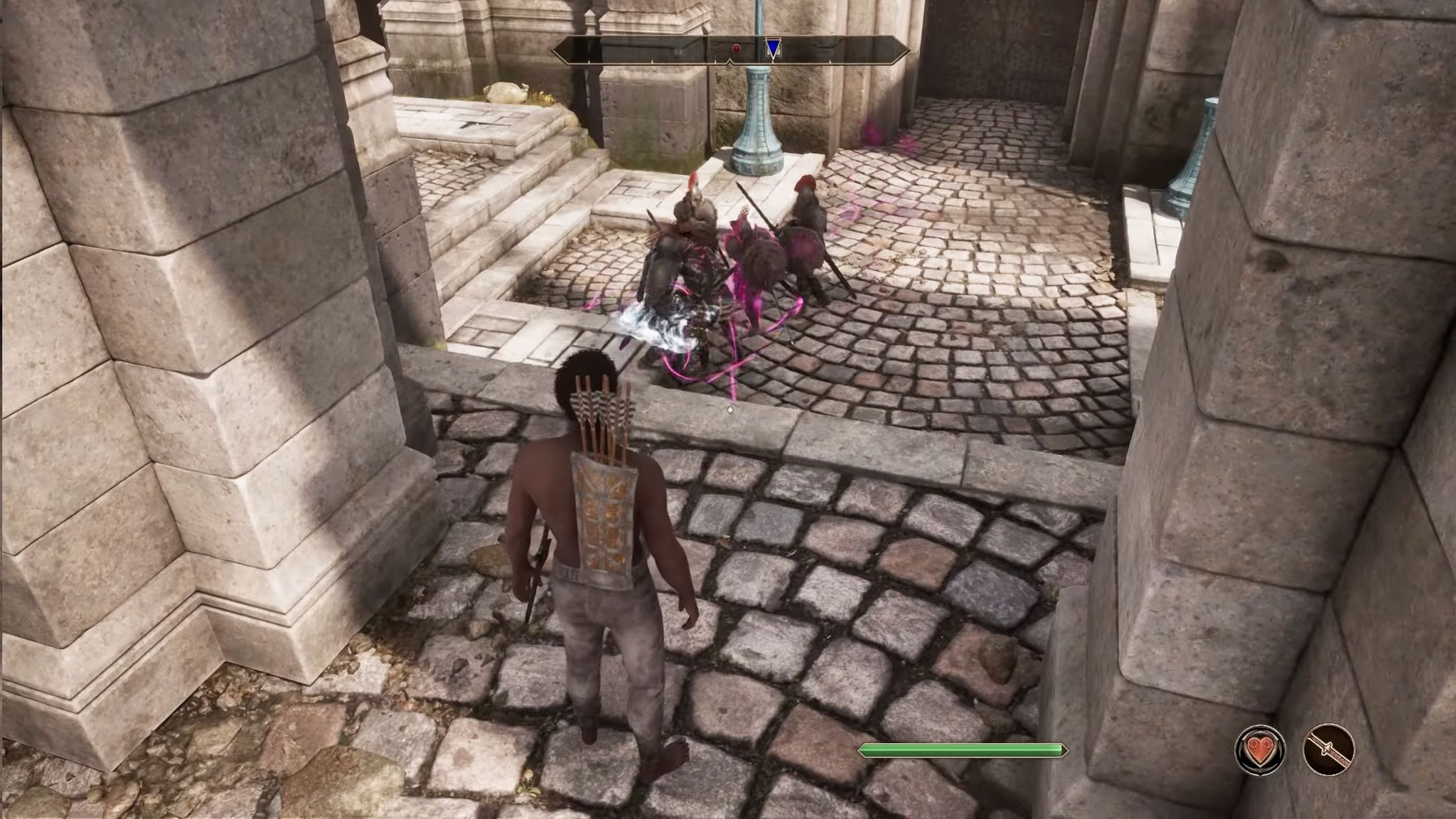Click the player character standing on cobblestones
This screenshot has width=1456, height=819.
pyautogui.click(x=608, y=569)
